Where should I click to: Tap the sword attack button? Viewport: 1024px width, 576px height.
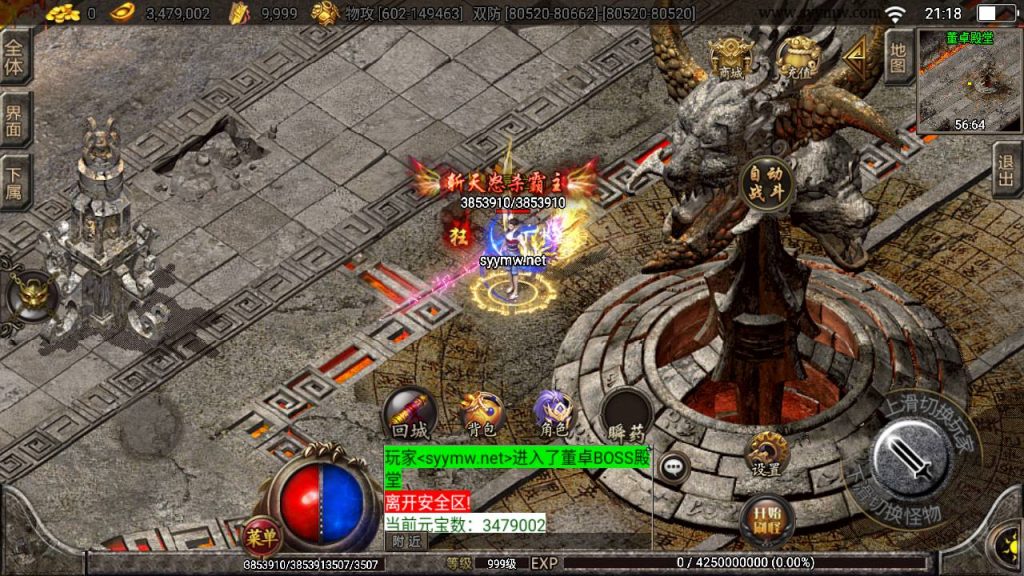910,460
